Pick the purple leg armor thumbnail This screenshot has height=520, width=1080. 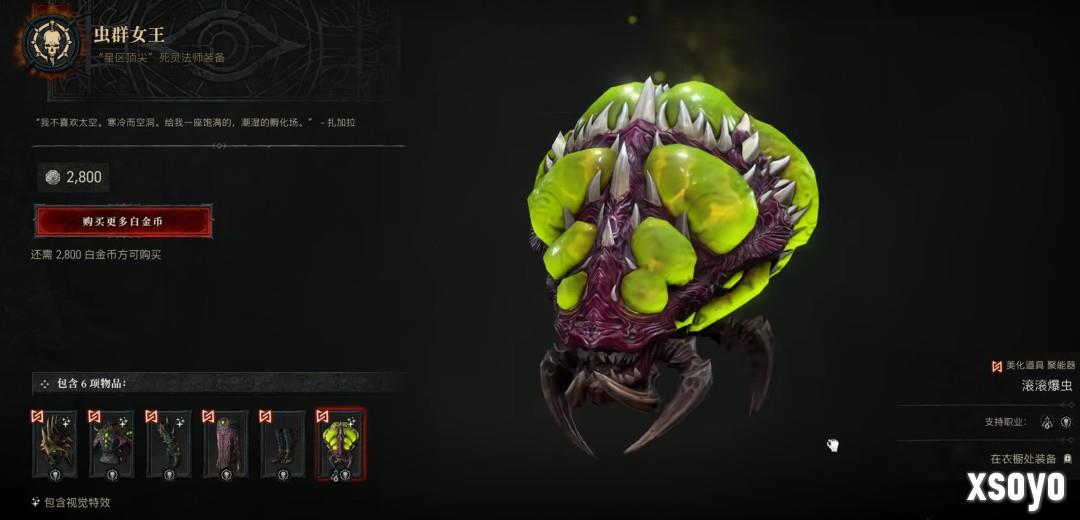226,445
